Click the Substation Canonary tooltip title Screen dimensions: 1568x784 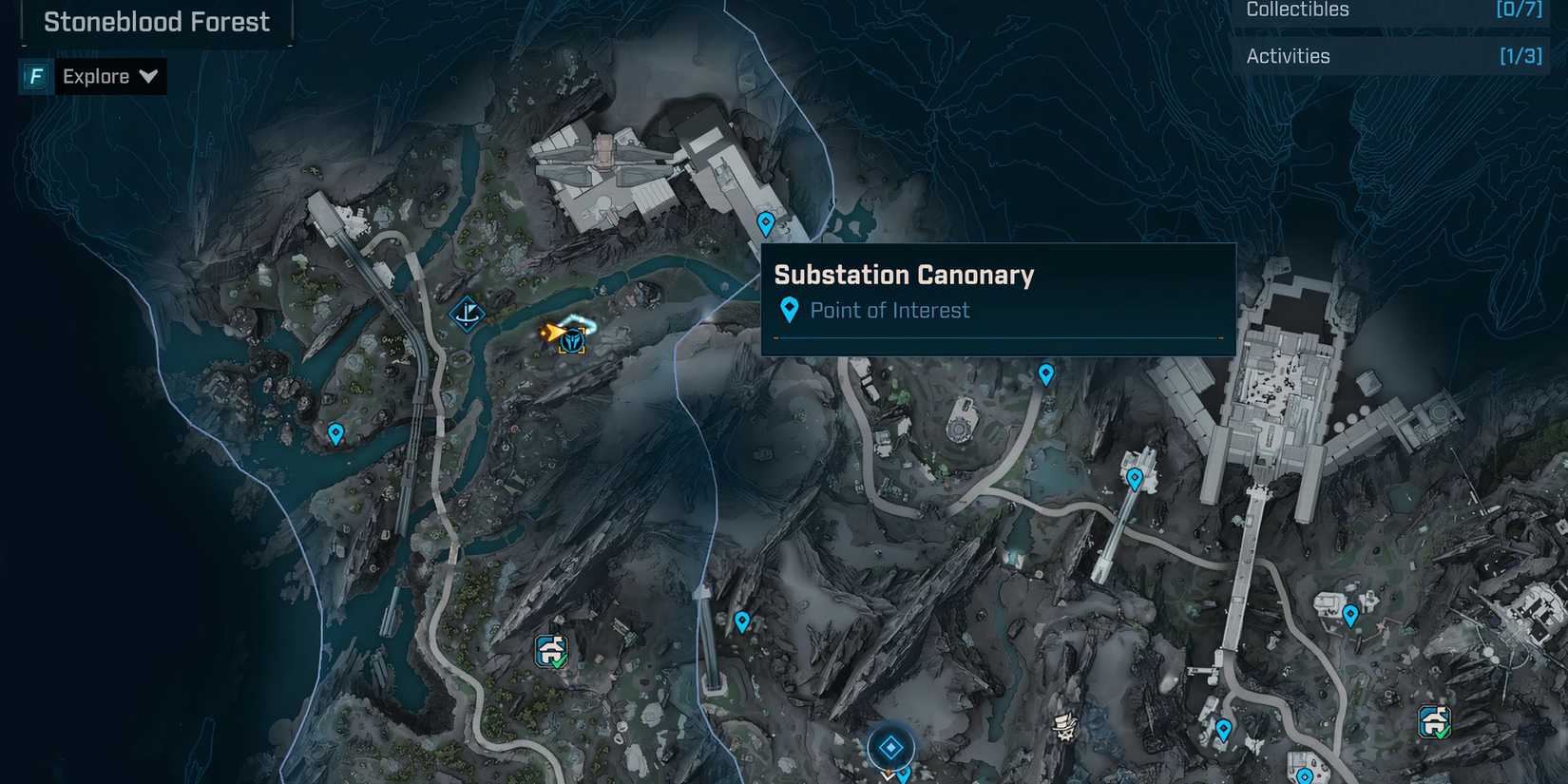click(903, 275)
